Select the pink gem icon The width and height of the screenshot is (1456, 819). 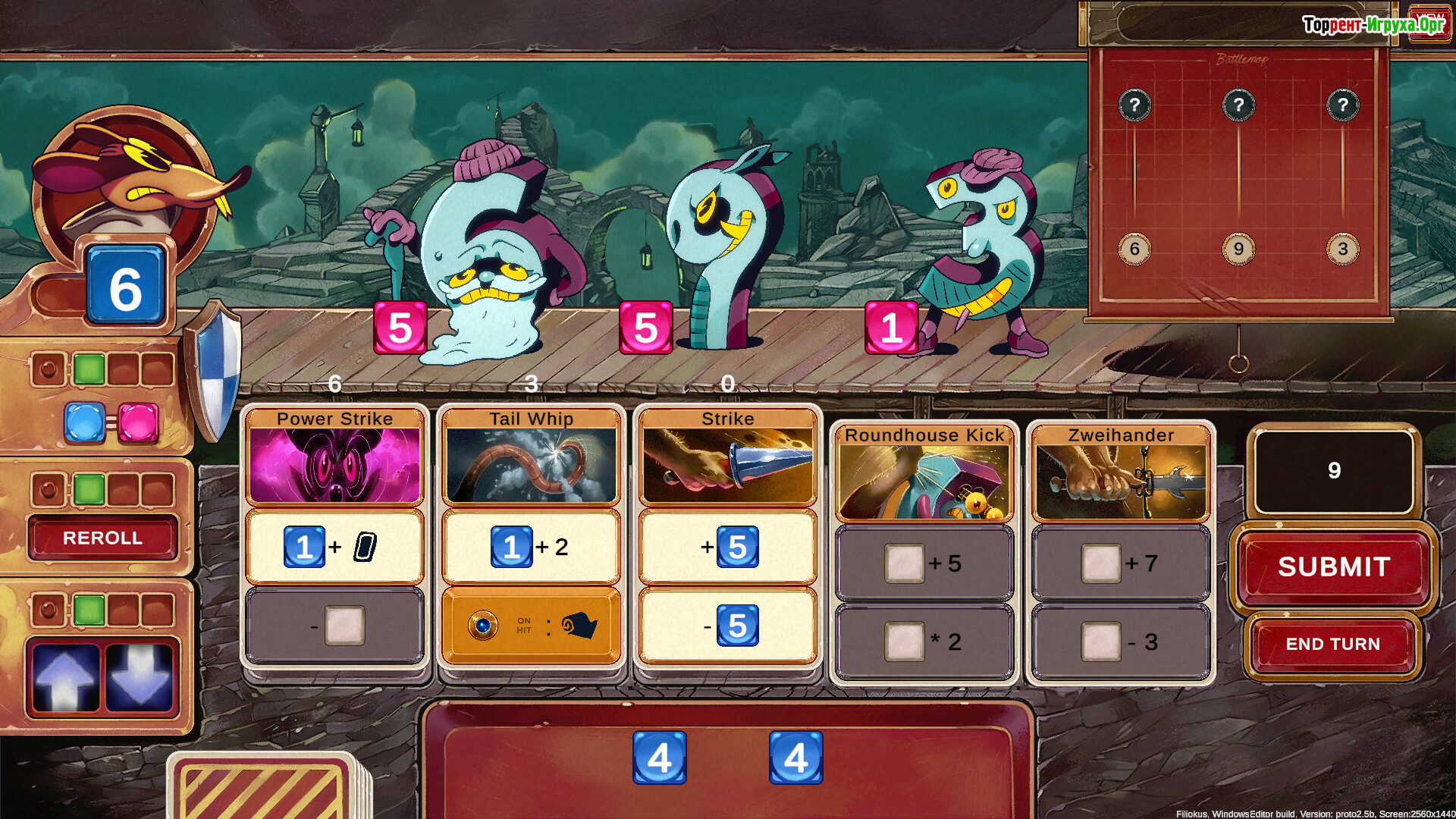point(138,422)
